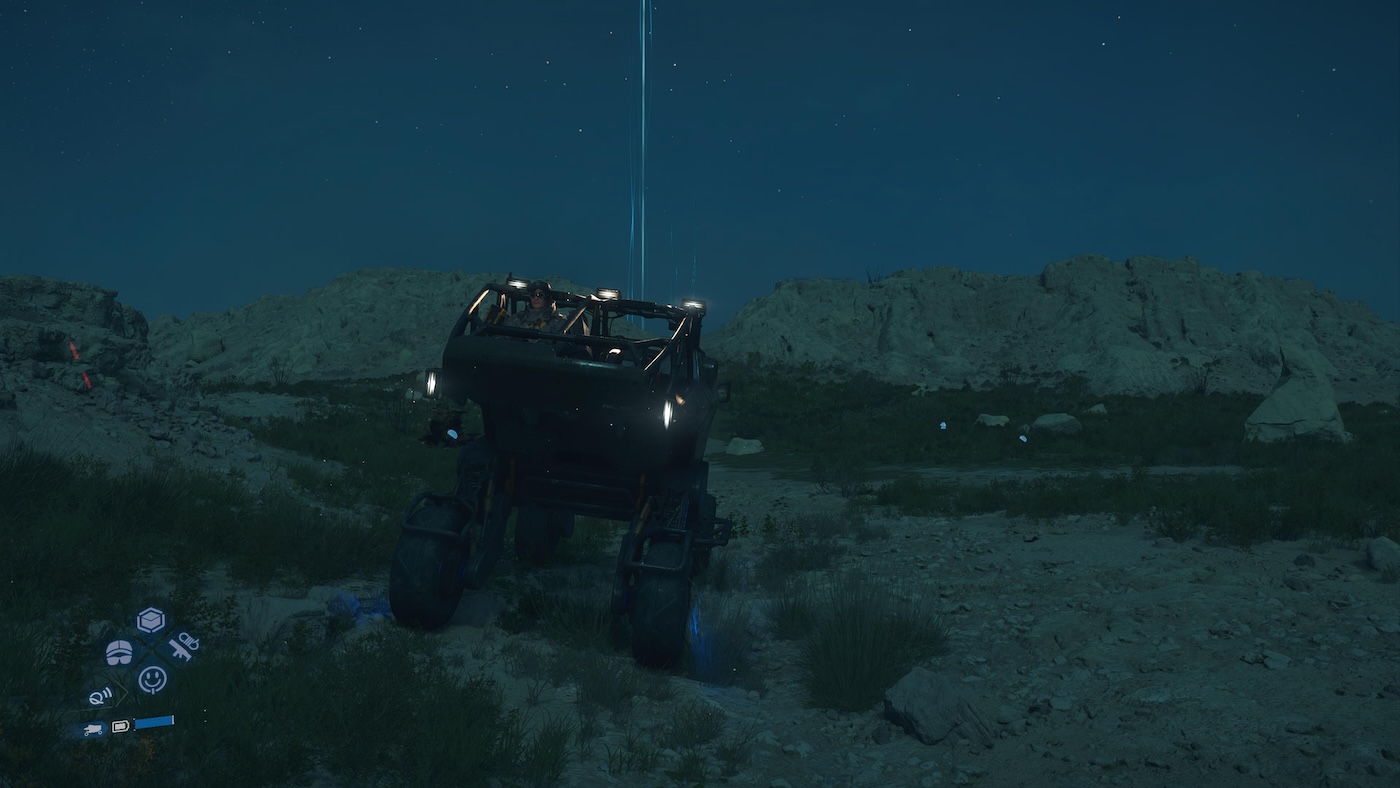Image resolution: width=1400 pixels, height=788 pixels.
Task: Open the cargo box item wheel
Action: [x=151, y=620]
